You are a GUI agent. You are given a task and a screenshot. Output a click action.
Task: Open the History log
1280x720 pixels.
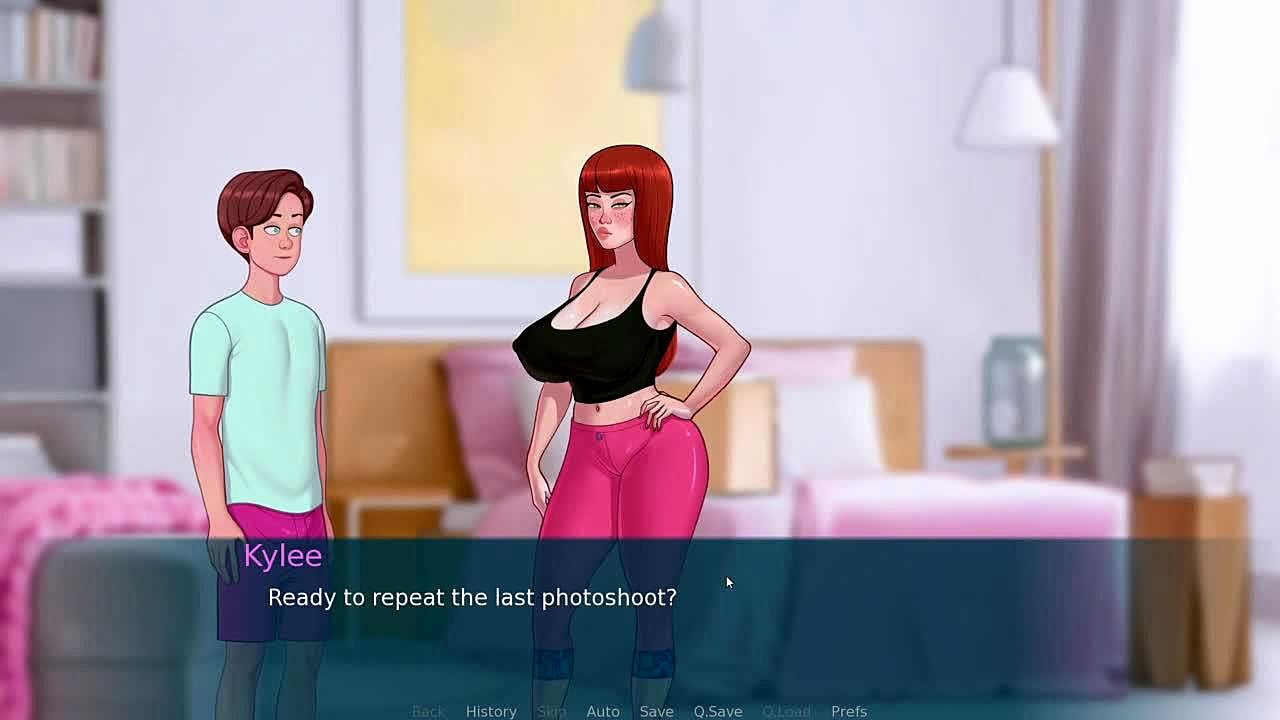[x=491, y=711]
